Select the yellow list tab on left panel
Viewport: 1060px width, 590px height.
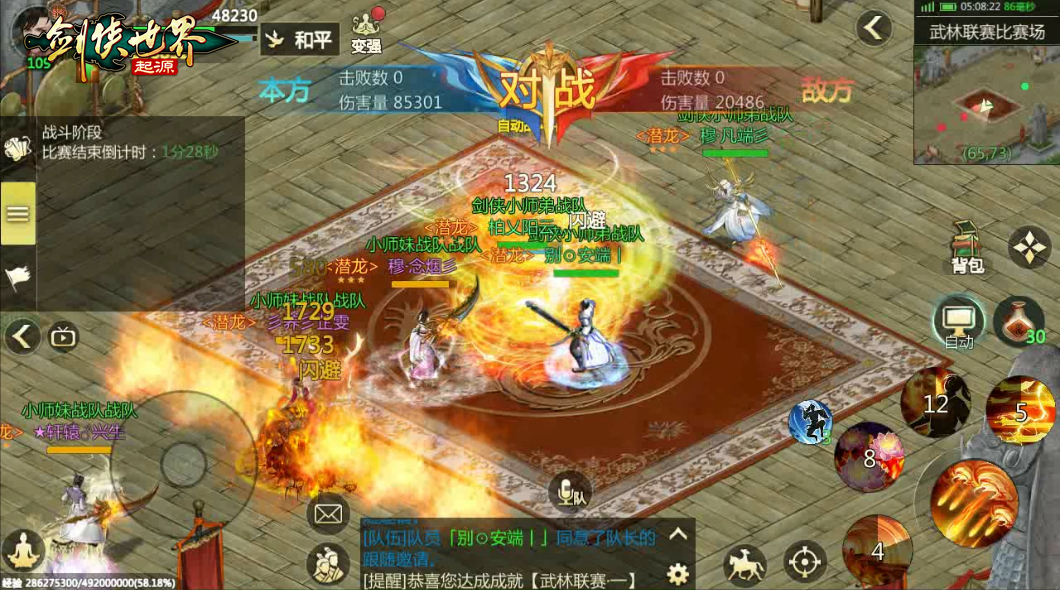18,213
